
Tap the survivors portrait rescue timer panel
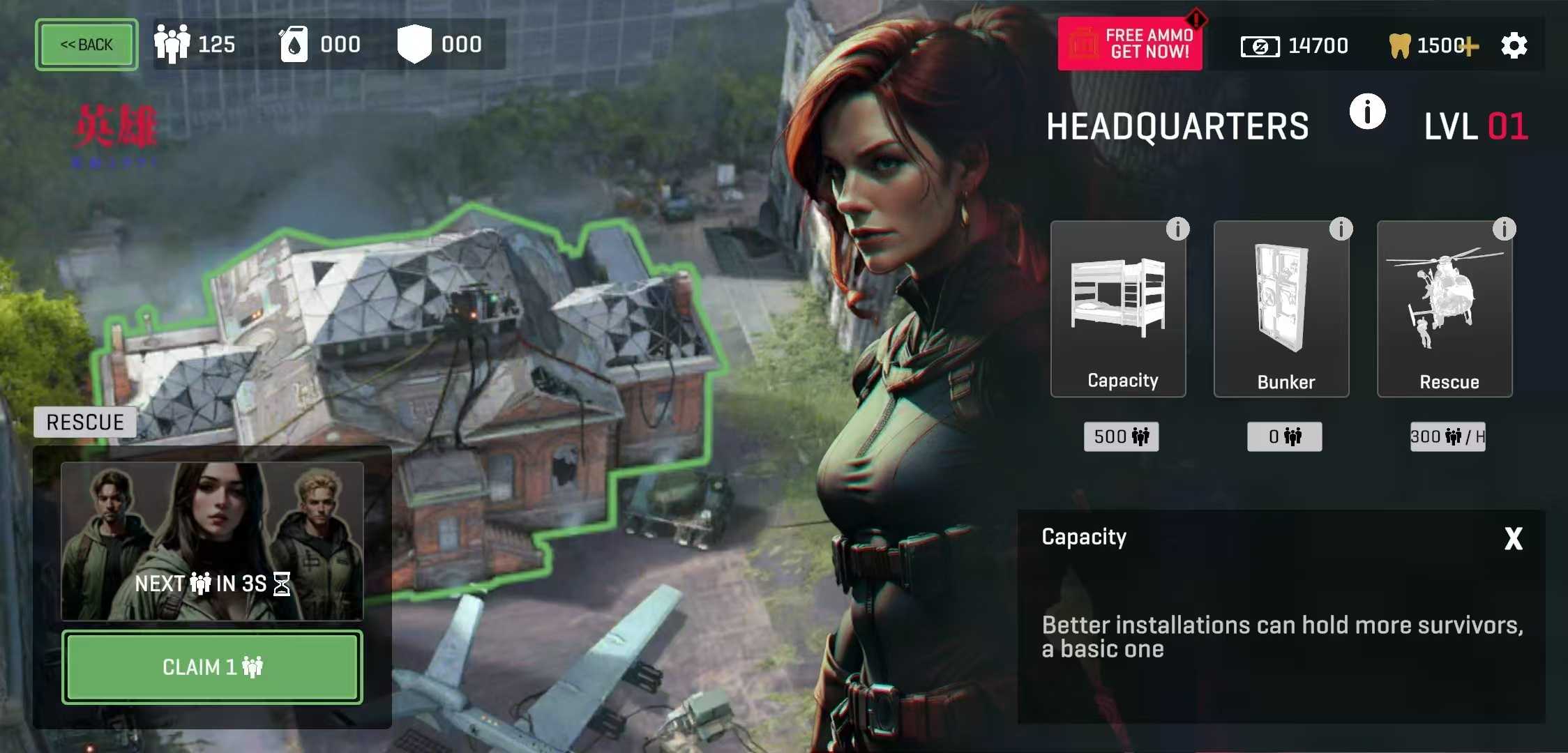[212, 541]
